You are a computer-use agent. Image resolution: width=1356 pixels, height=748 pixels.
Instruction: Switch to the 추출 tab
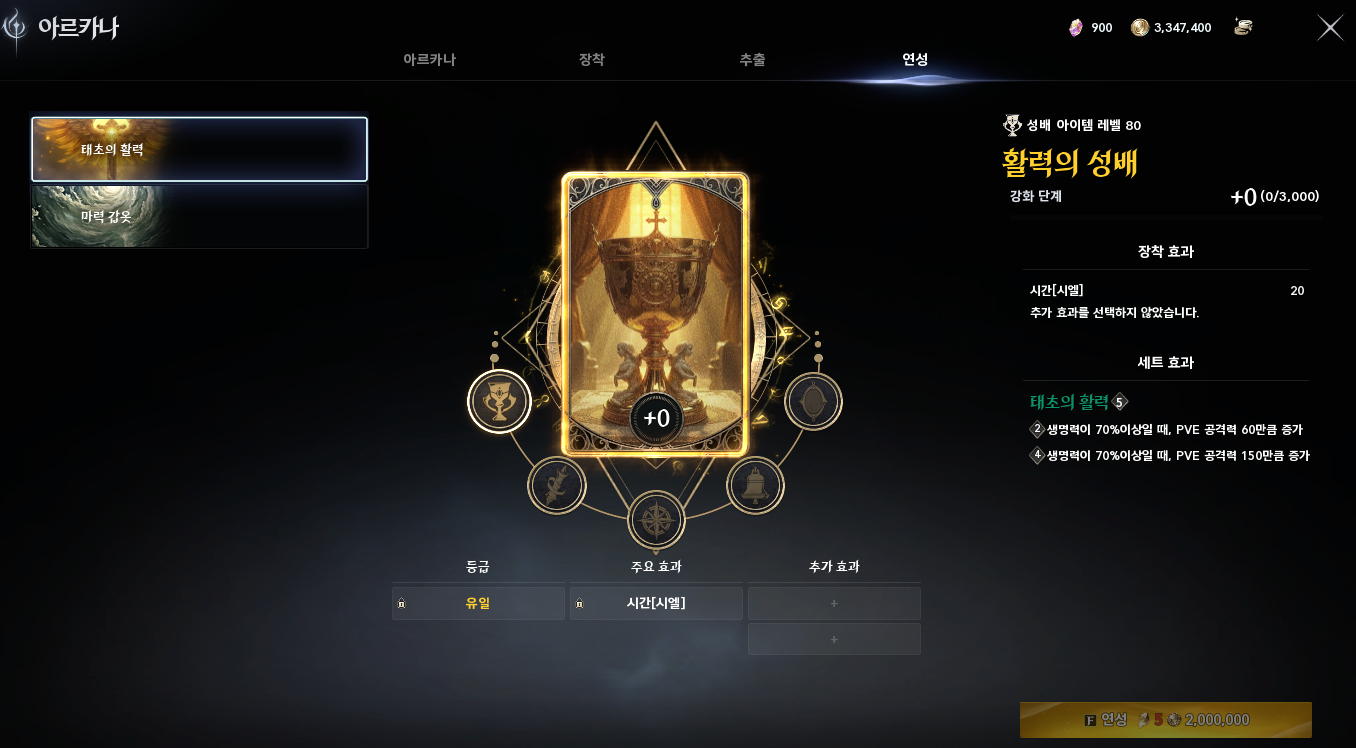pos(752,59)
